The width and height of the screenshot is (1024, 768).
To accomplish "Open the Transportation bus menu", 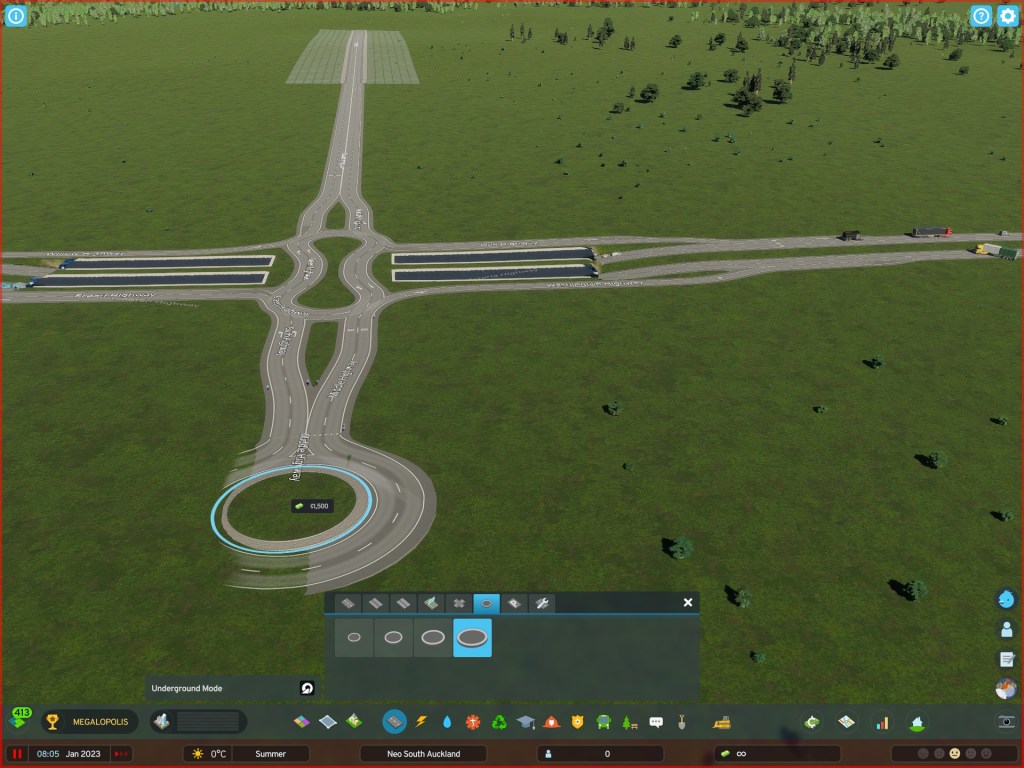I will (x=603, y=721).
